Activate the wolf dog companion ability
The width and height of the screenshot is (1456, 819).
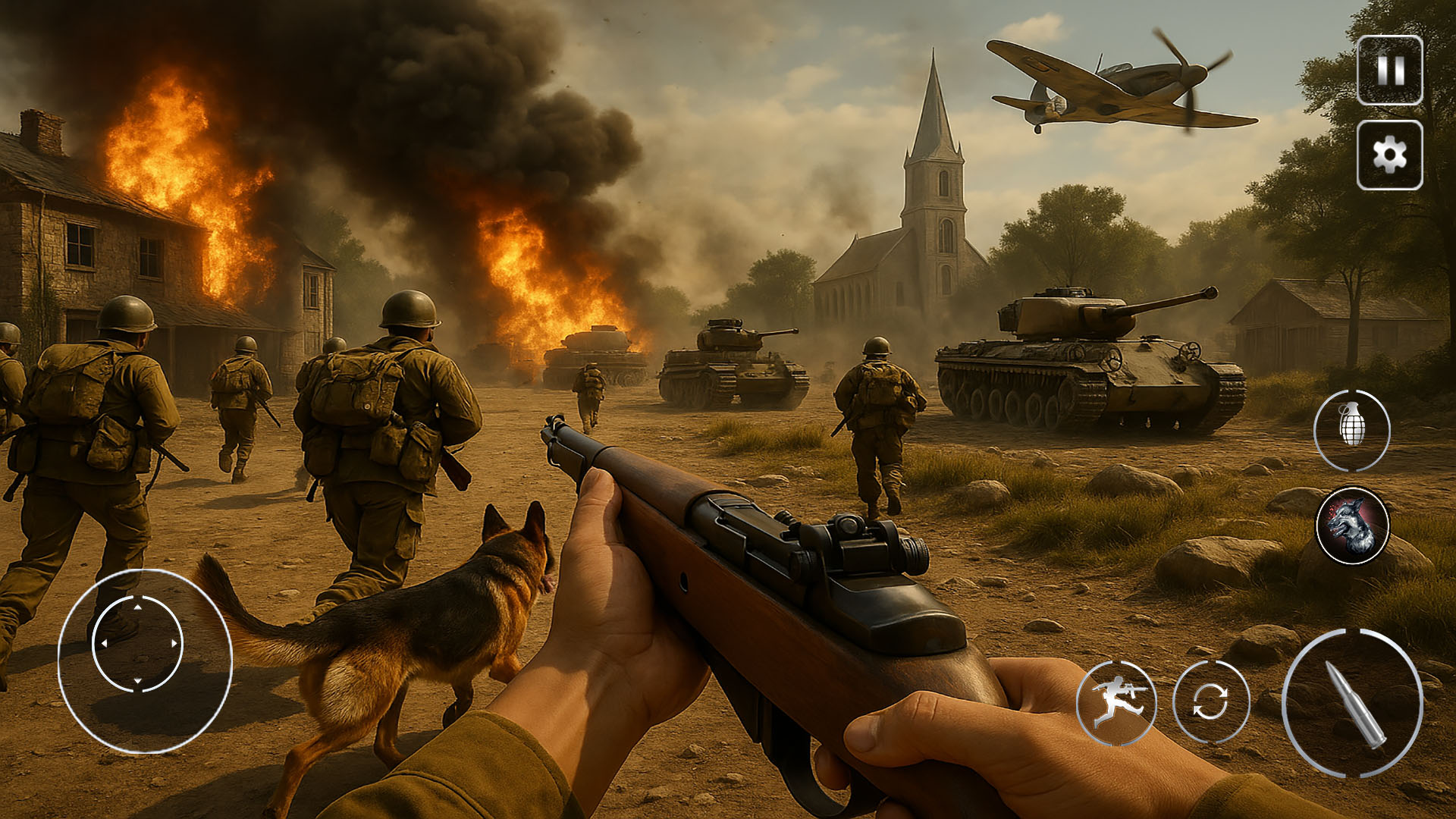coord(1352,526)
